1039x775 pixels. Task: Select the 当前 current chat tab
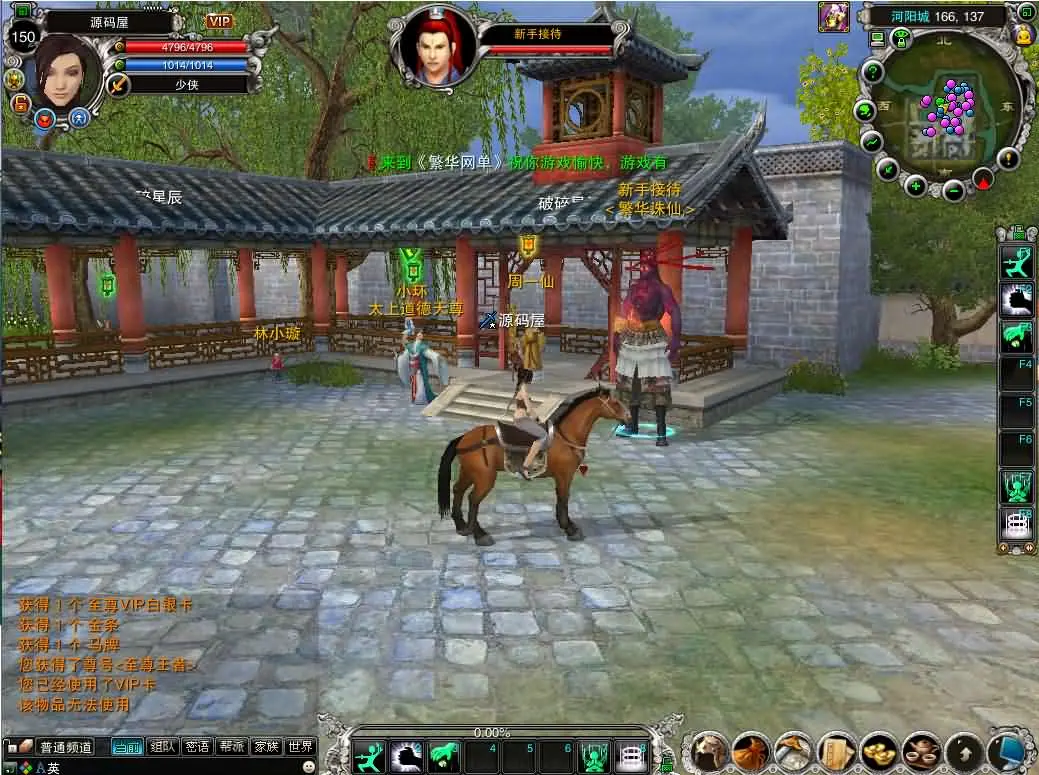(x=127, y=746)
